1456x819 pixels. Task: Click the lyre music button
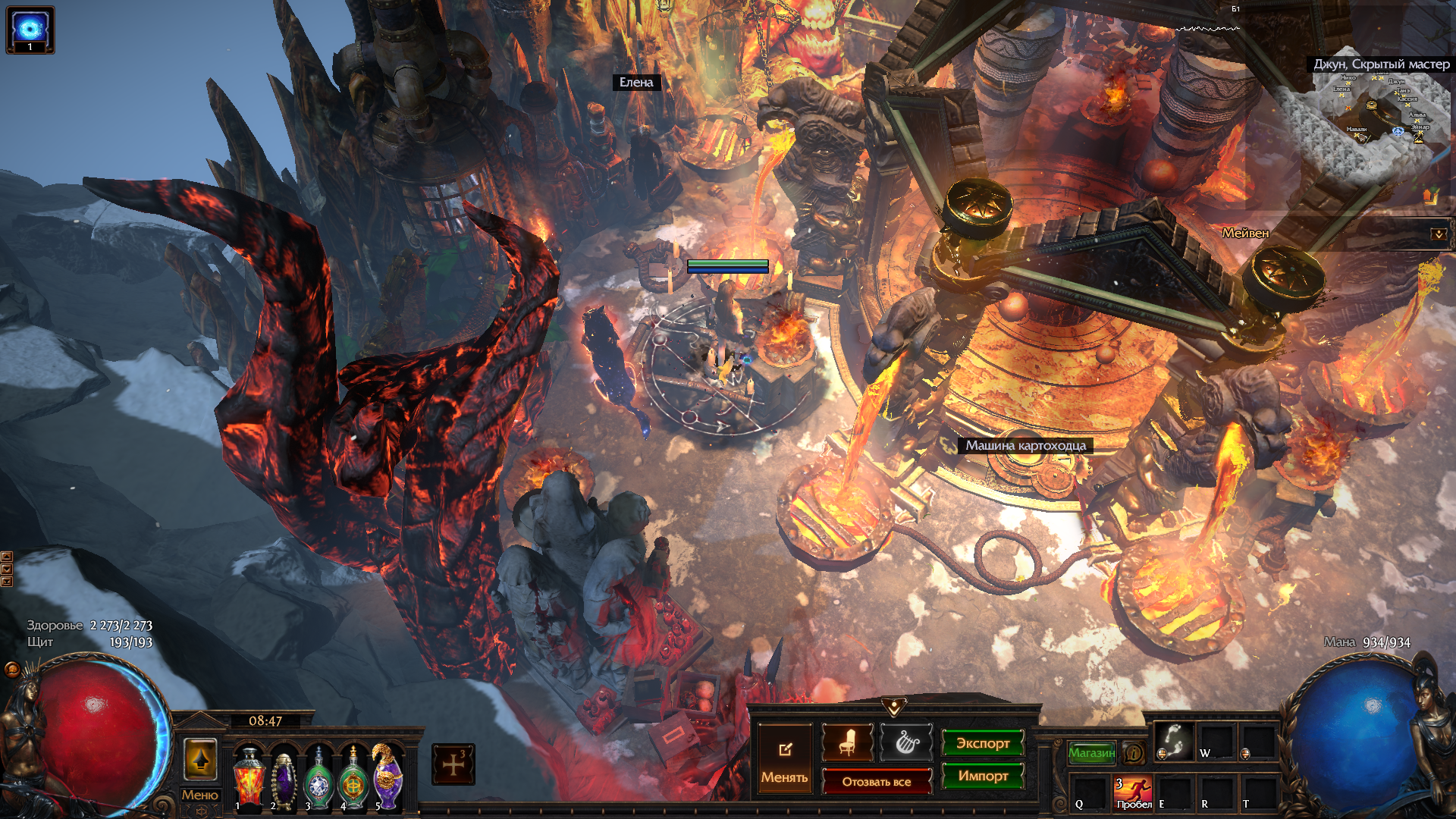point(907,742)
